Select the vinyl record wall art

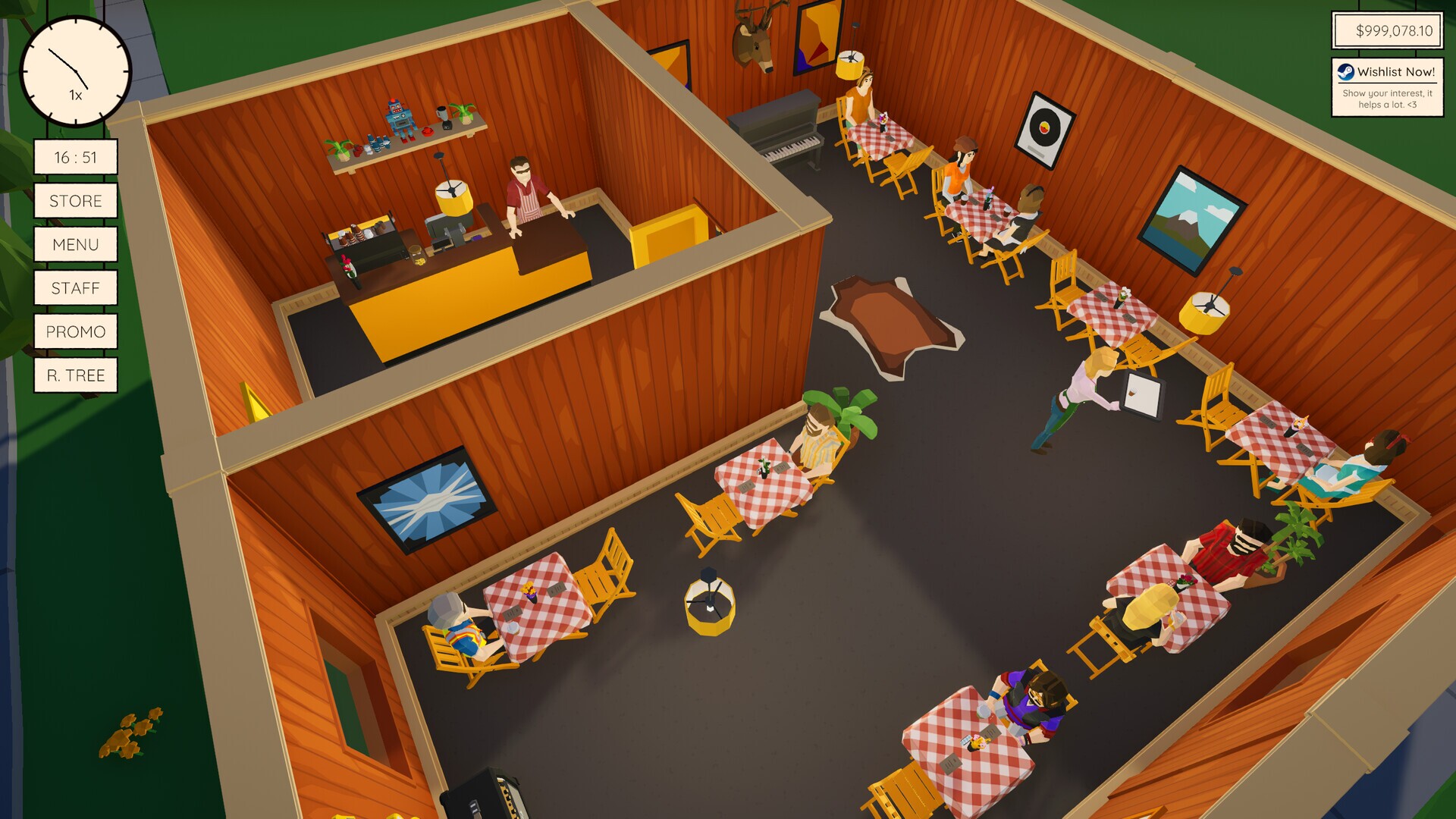coord(1045,129)
